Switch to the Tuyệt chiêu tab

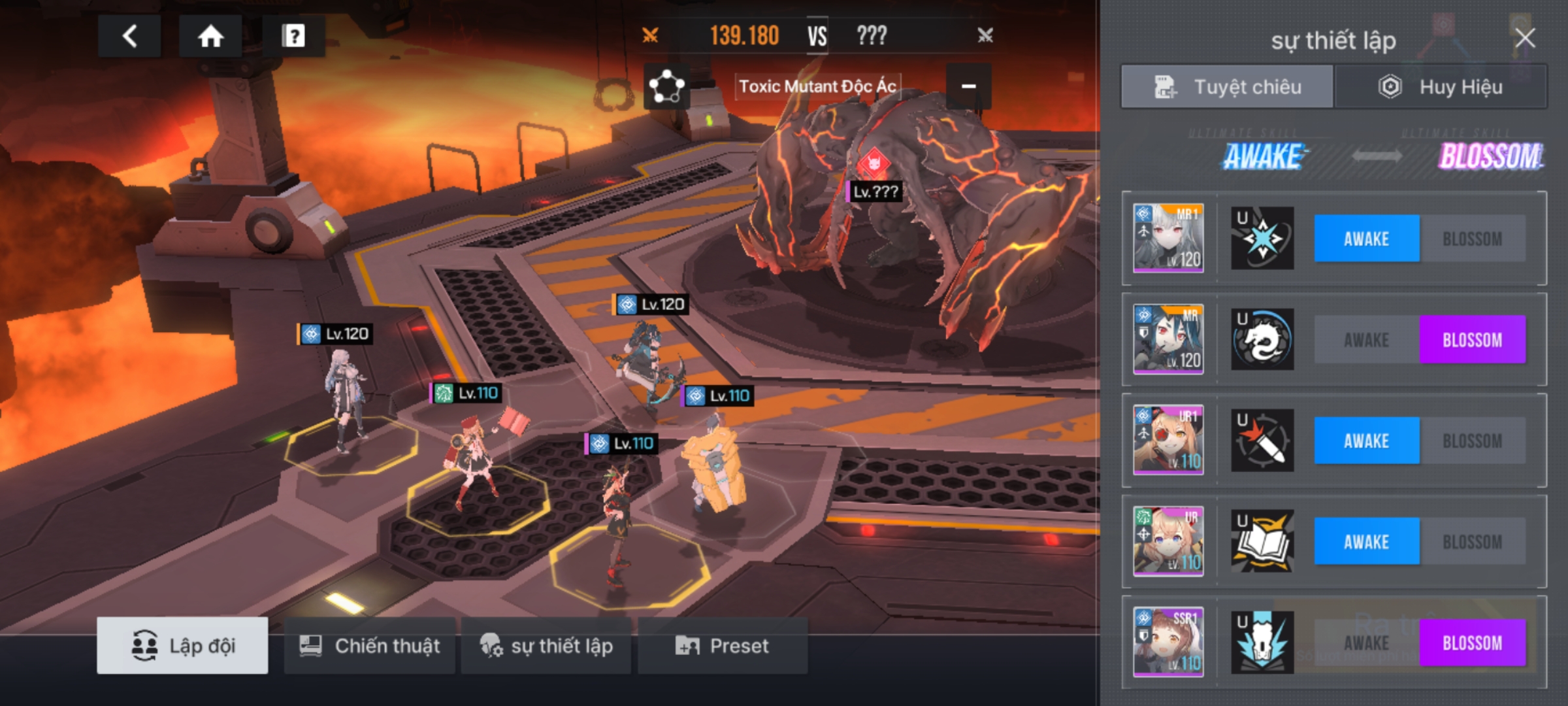[1227, 87]
